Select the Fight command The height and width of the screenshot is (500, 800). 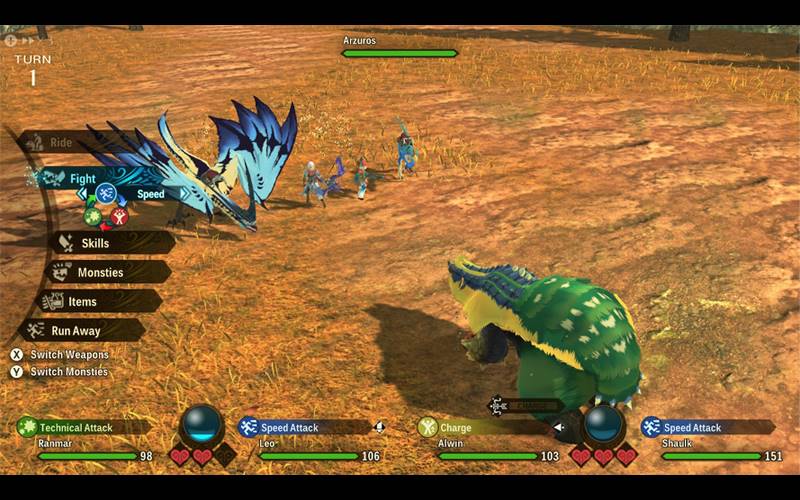pos(82,179)
